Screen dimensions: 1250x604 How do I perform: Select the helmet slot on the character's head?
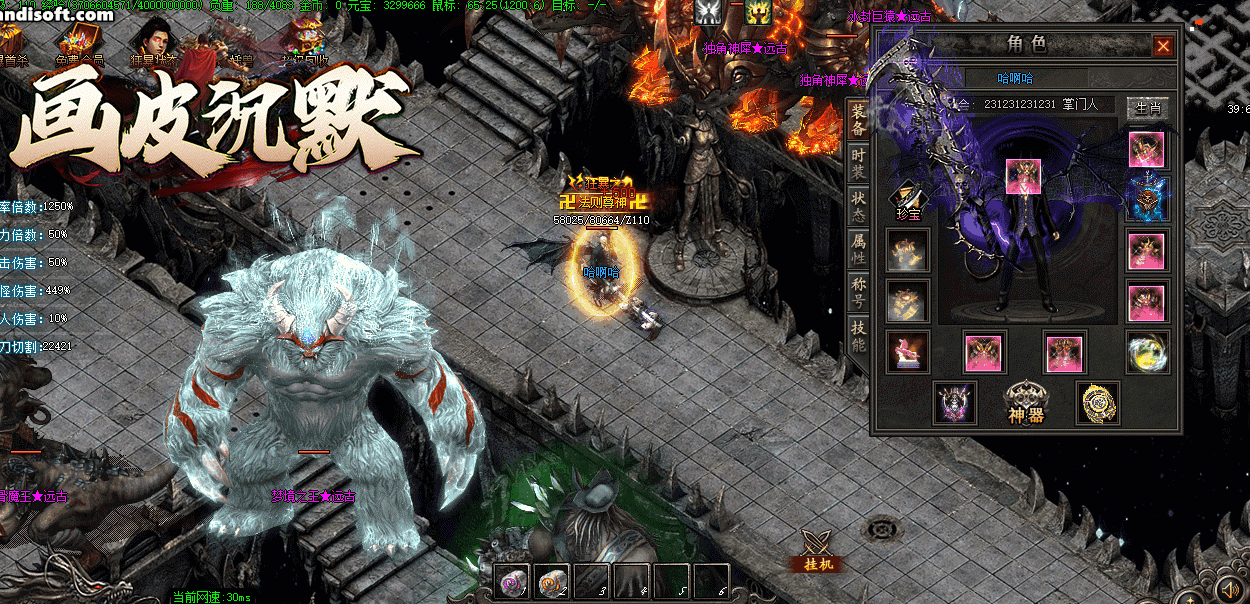(1026, 177)
